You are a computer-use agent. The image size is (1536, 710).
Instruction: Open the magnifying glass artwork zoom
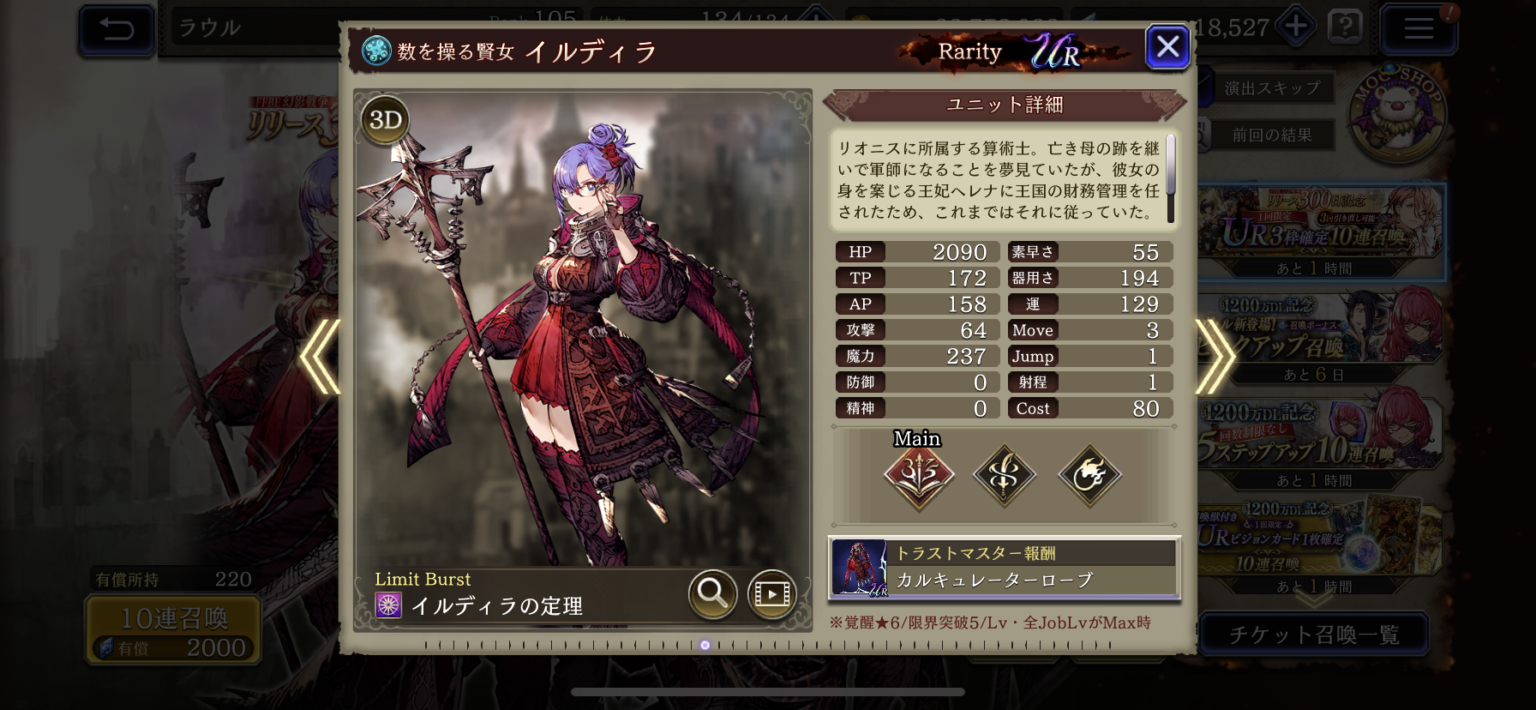pos(712,594)
